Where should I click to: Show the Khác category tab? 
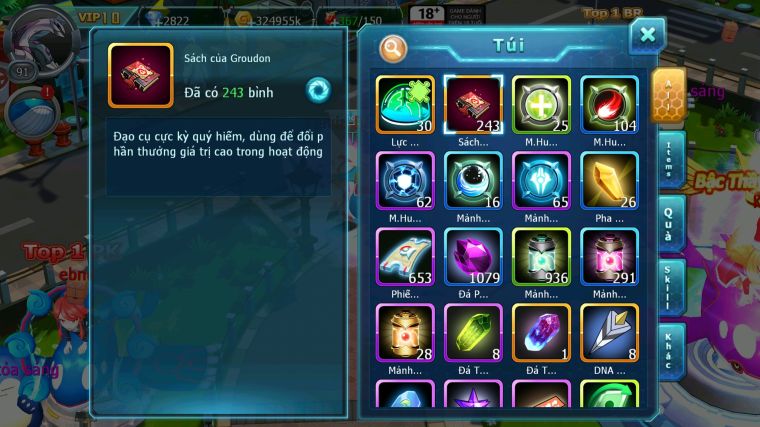click(668, 349)
